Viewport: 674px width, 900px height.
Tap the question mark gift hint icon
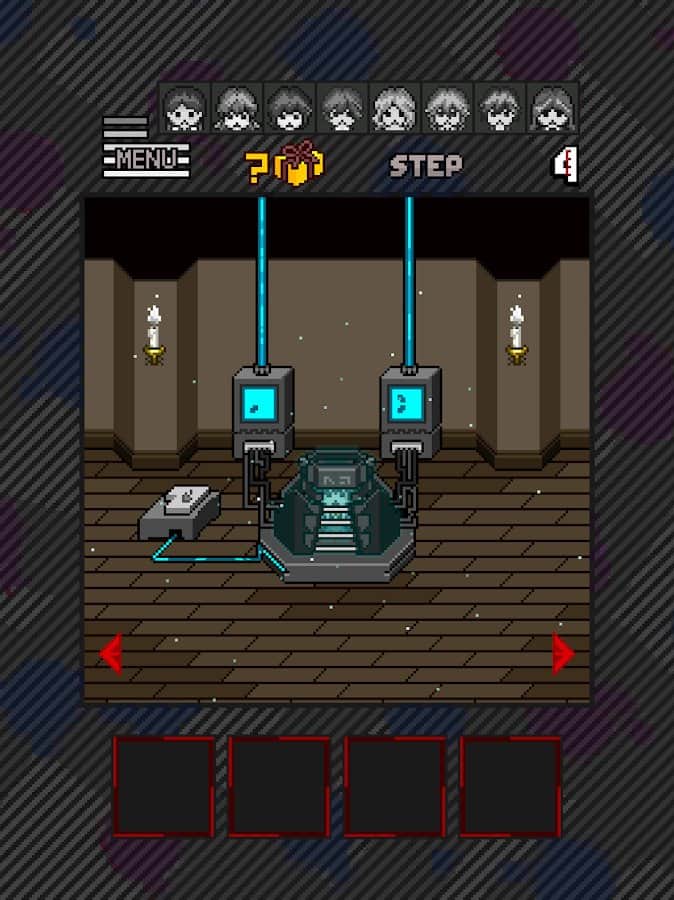tap(285, 165)
